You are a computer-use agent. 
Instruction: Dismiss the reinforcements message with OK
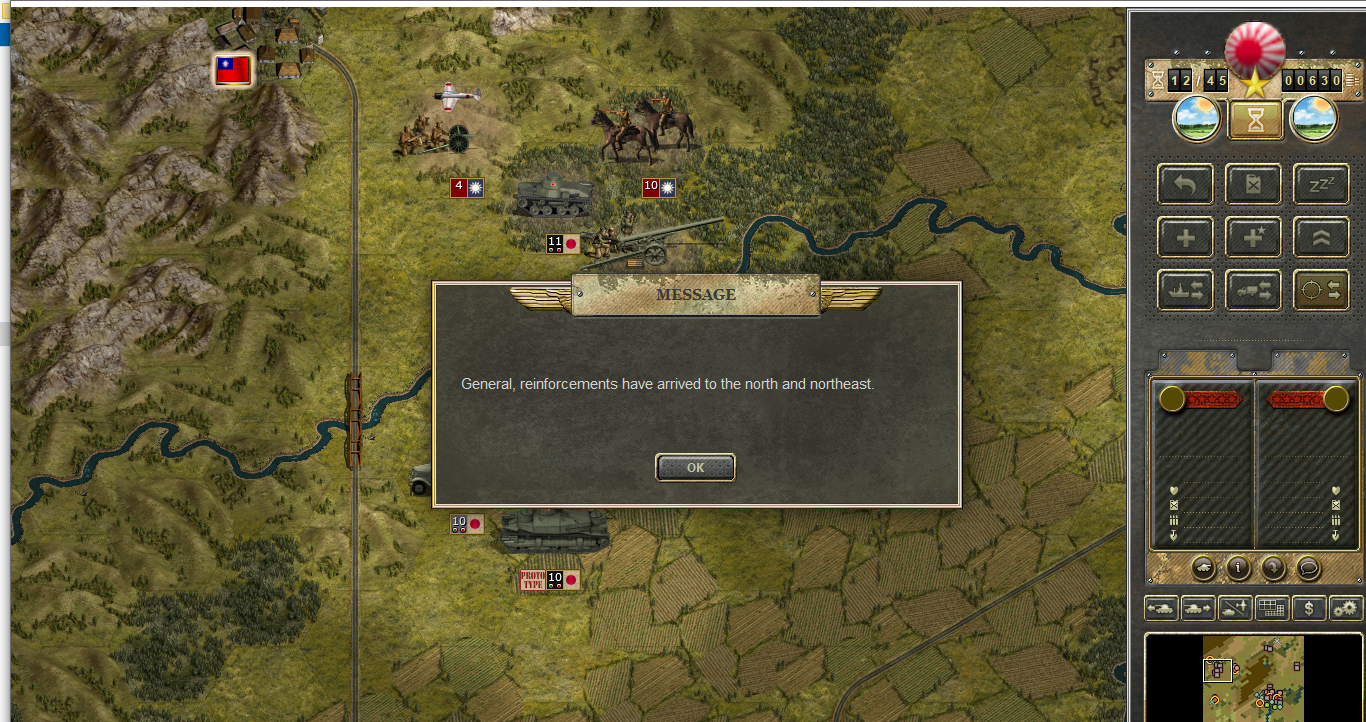point(695,467)
